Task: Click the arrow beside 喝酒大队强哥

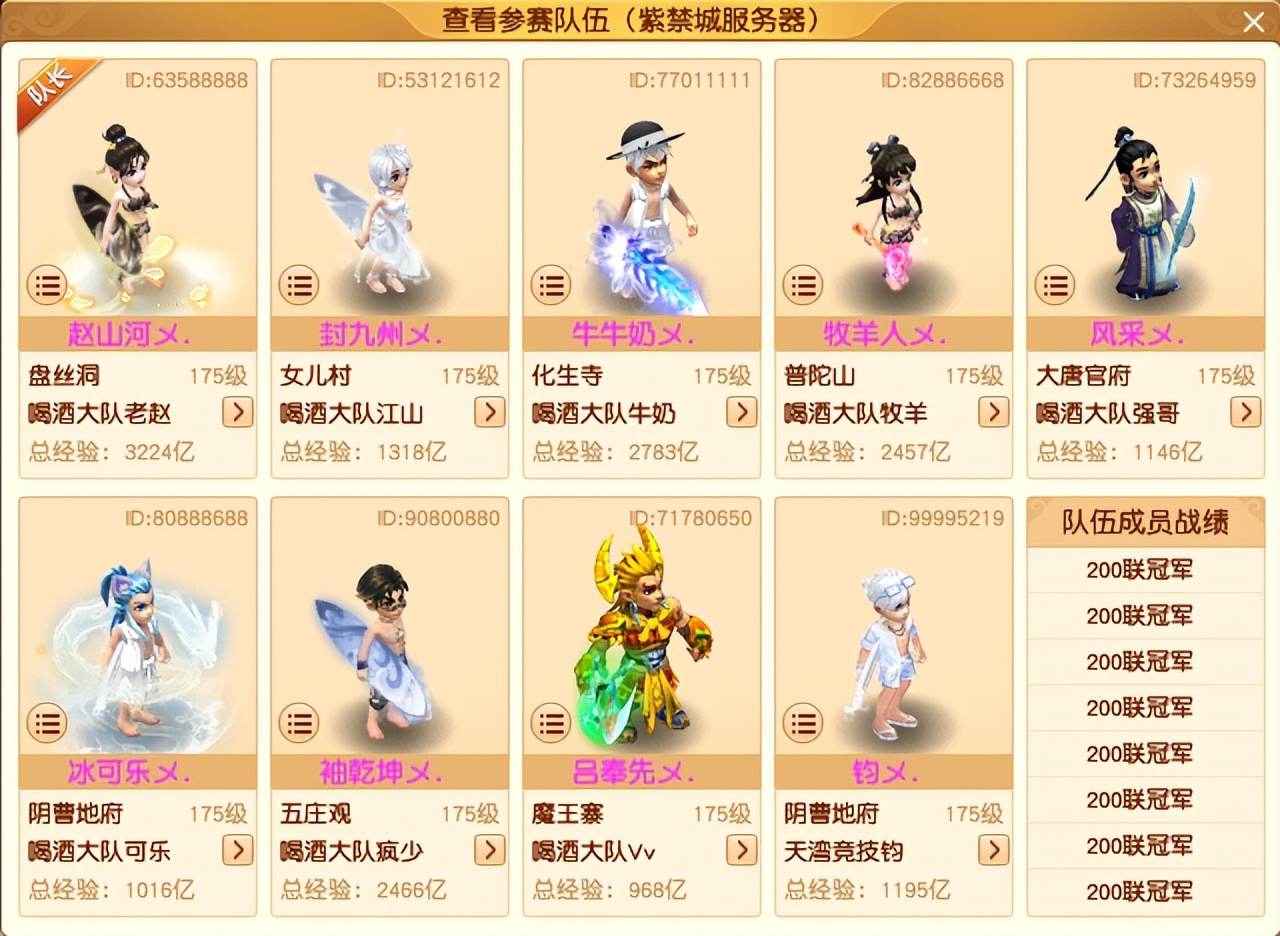Action: pyautogui.click(x=1245, y=413)
